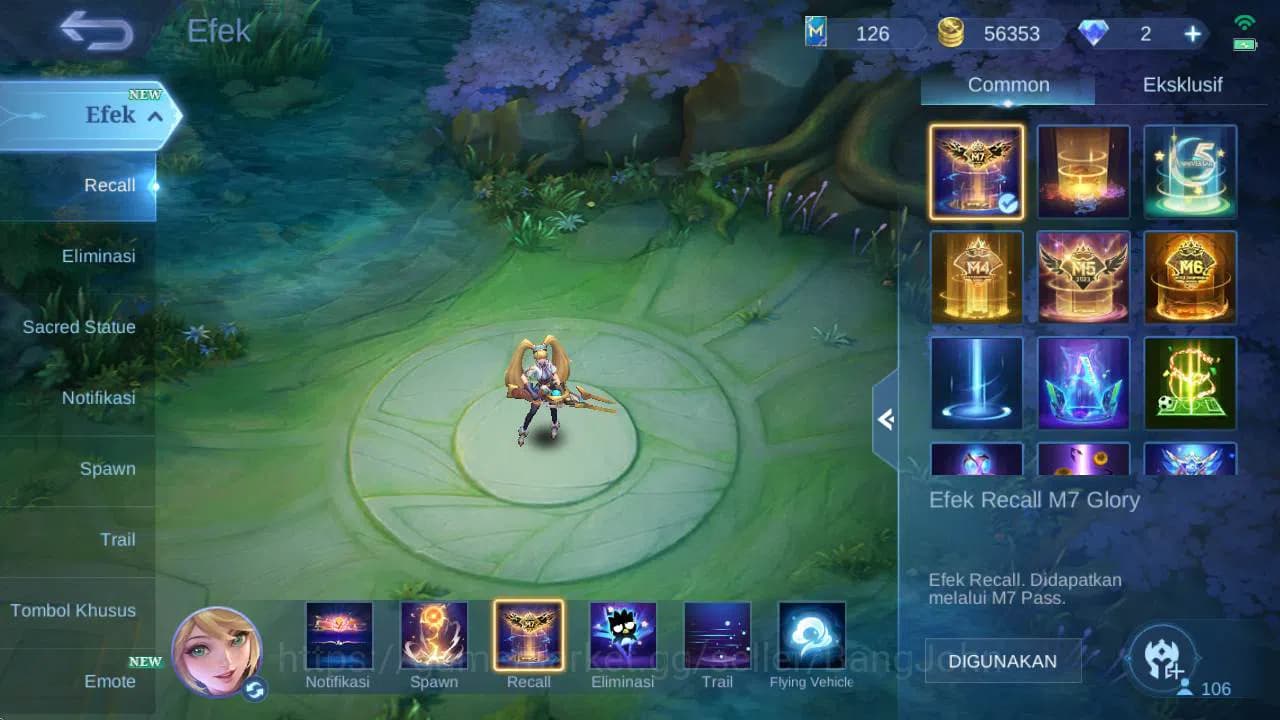Select the Spawn effect icon in bottom bar

pyautogui.click(x=434, y=634)
